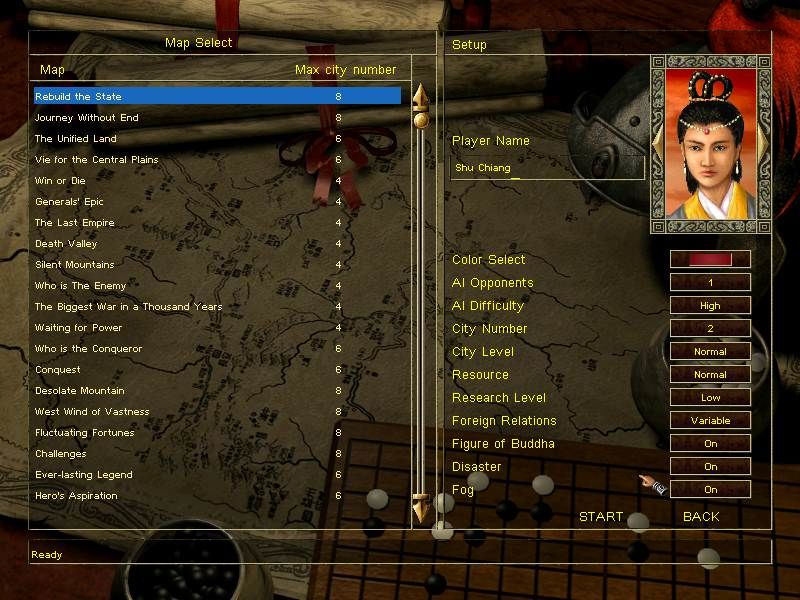This screenshot has height=600, width=800.
Task: Toggle the Disaster setting
Action: [x=710, y=467]
